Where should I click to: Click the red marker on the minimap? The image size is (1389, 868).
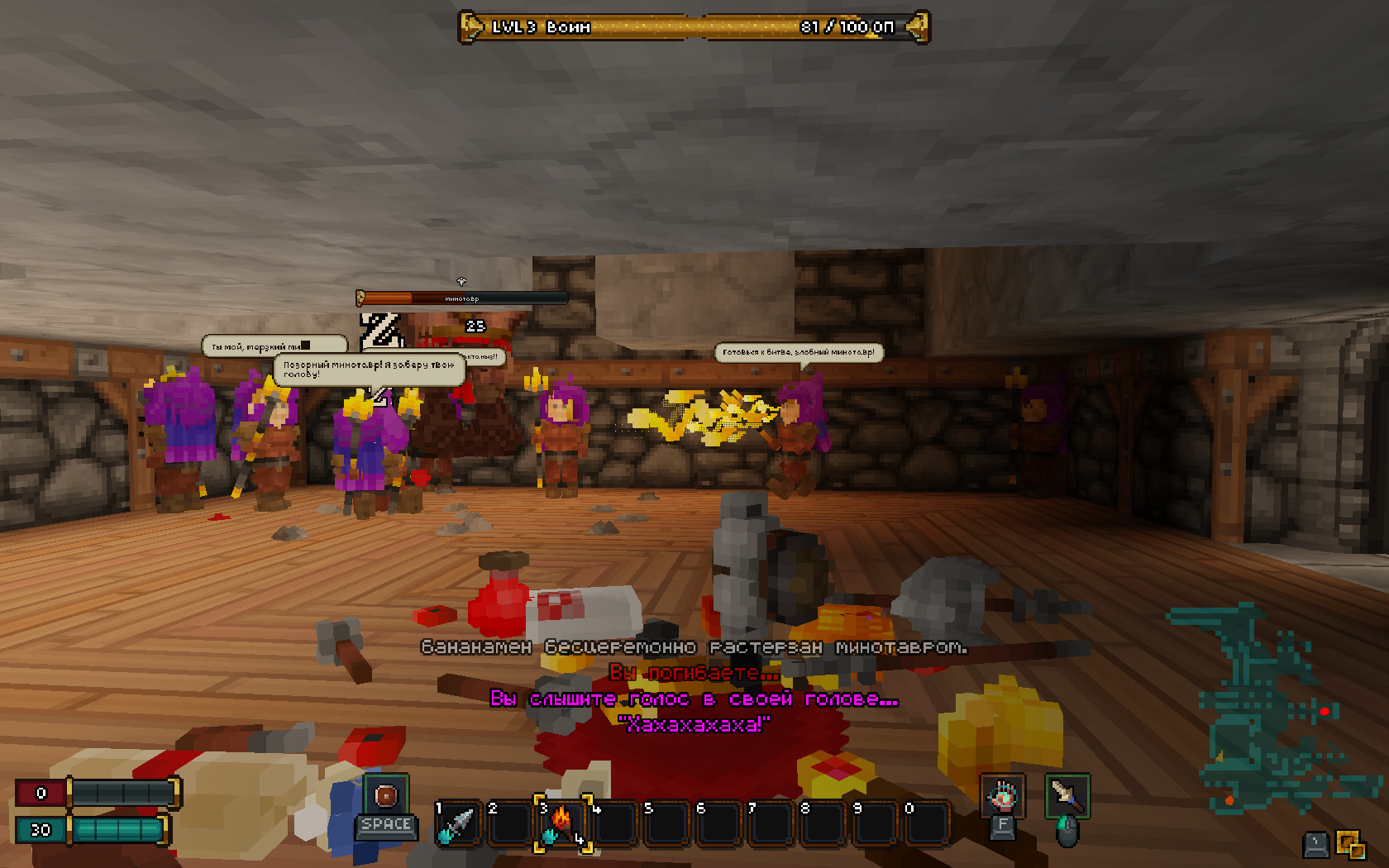point(1325,711)
